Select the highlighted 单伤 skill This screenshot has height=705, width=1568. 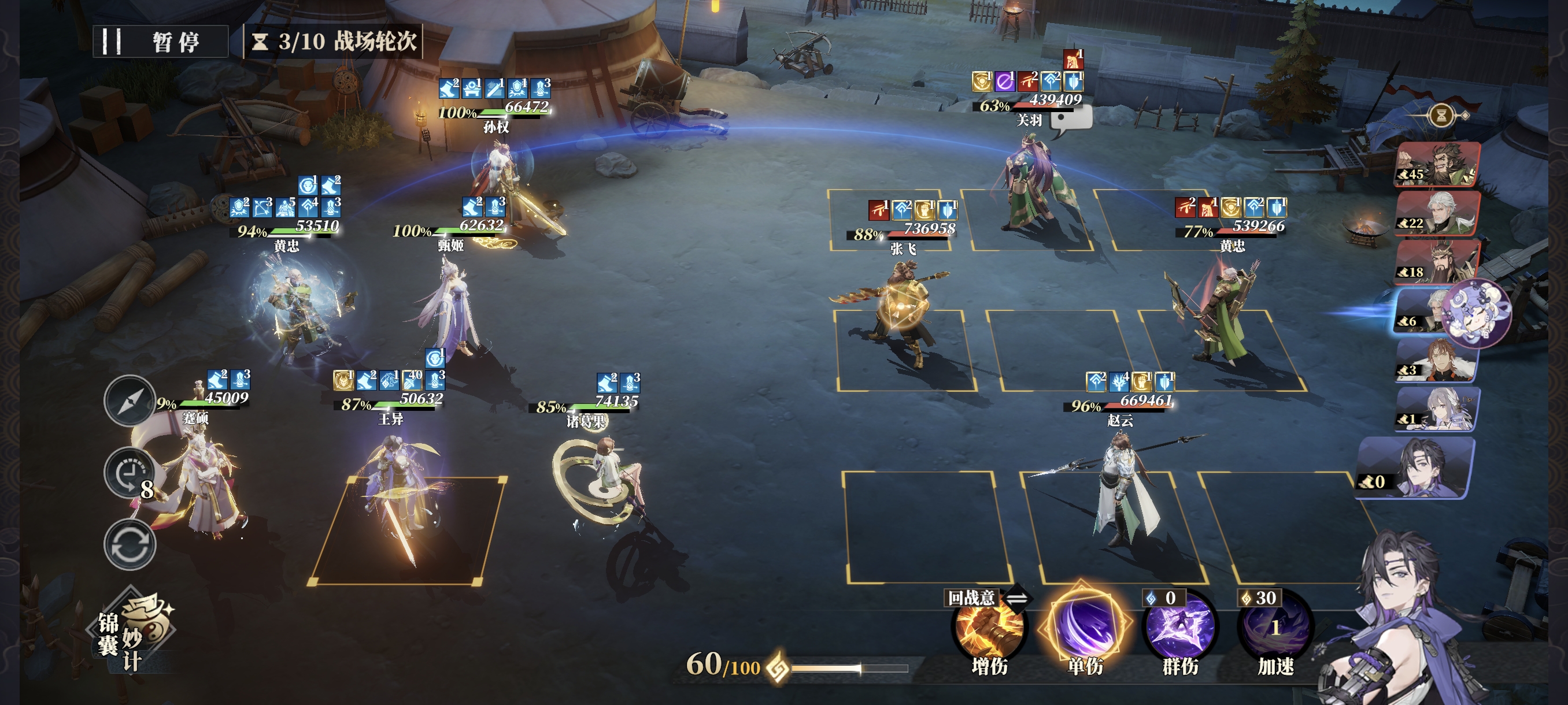click(x=1084, y=626)
